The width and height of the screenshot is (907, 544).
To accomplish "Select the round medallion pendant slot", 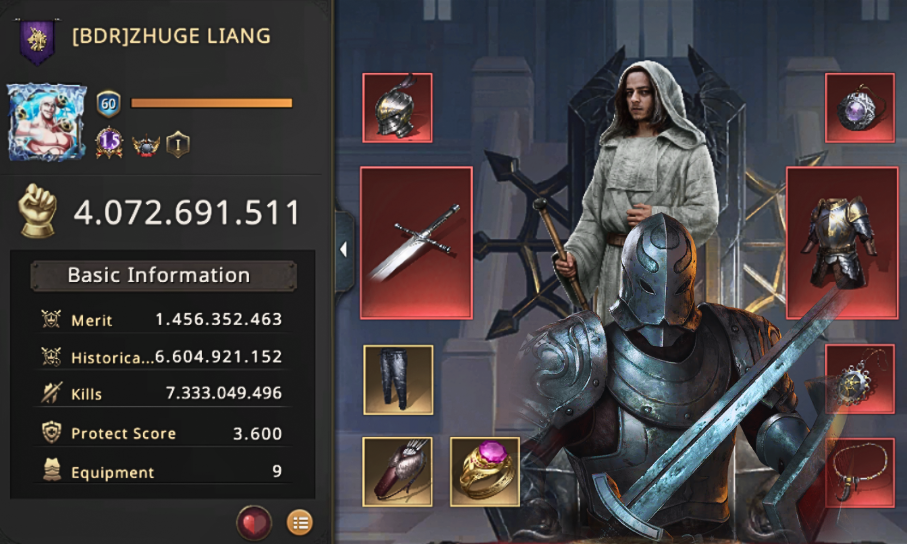I will pos(859,379).
